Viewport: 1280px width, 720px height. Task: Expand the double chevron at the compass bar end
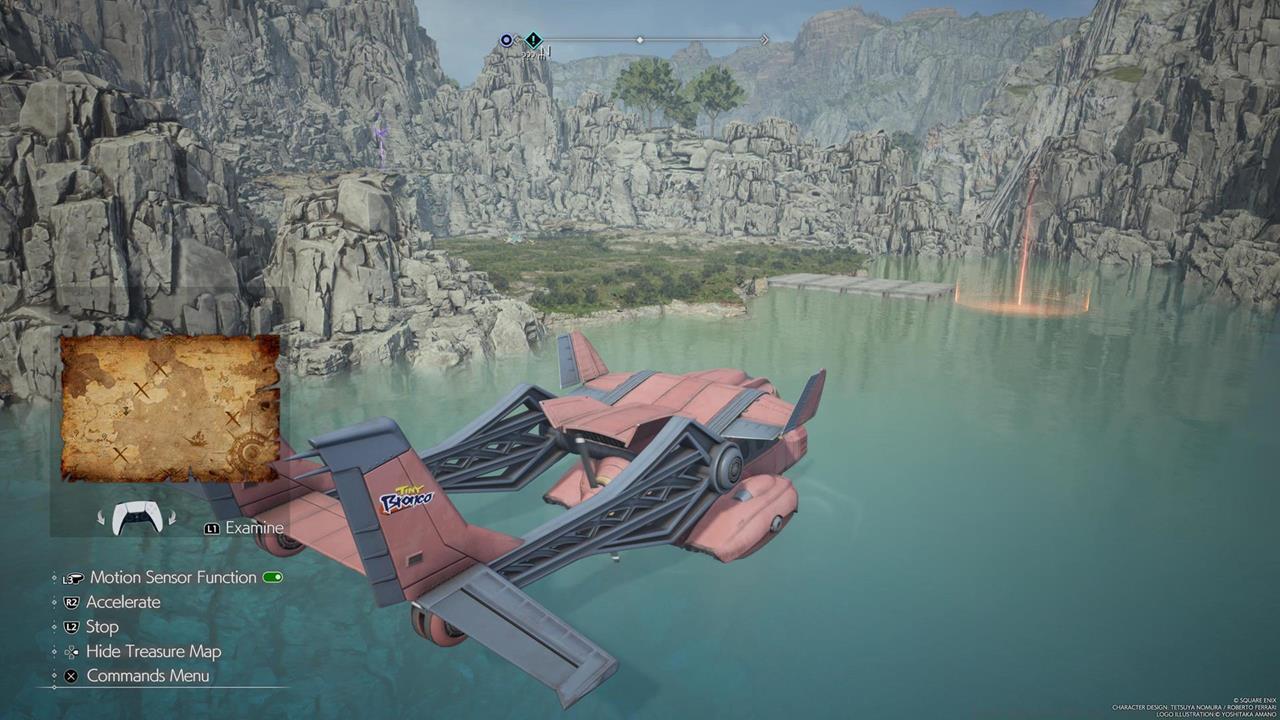point(764,39)
